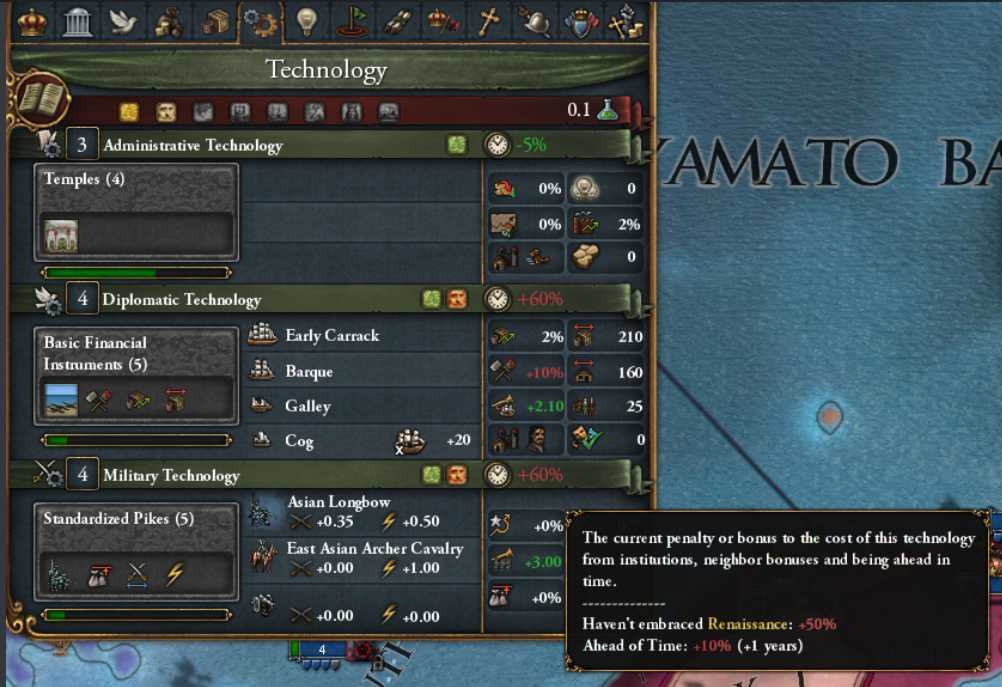Switch to the Economy tab with coin sacks
The width and height of the screenshot is (1002, 687).
[169, 21]
